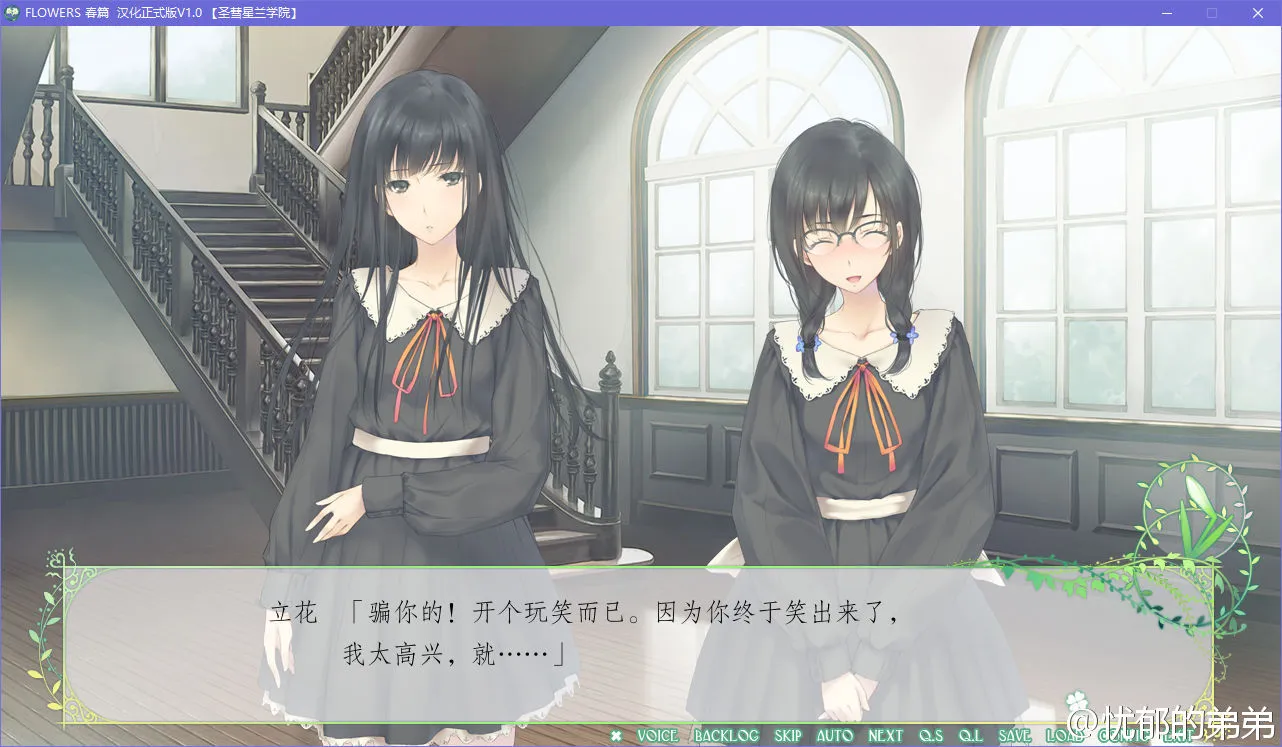Click the FLOWERS game icon in the title bar
Image resolution: width=1282 pixels, height=747 pixels.
tap(11, 13)
